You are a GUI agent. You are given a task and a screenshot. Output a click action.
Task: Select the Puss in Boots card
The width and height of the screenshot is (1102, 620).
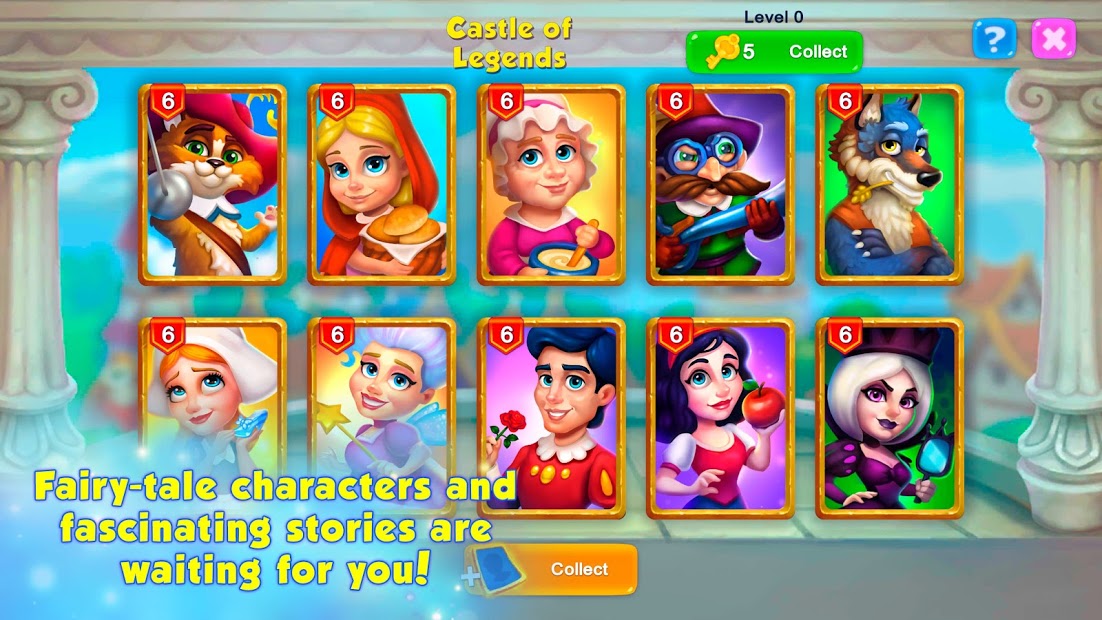(213, 185)
